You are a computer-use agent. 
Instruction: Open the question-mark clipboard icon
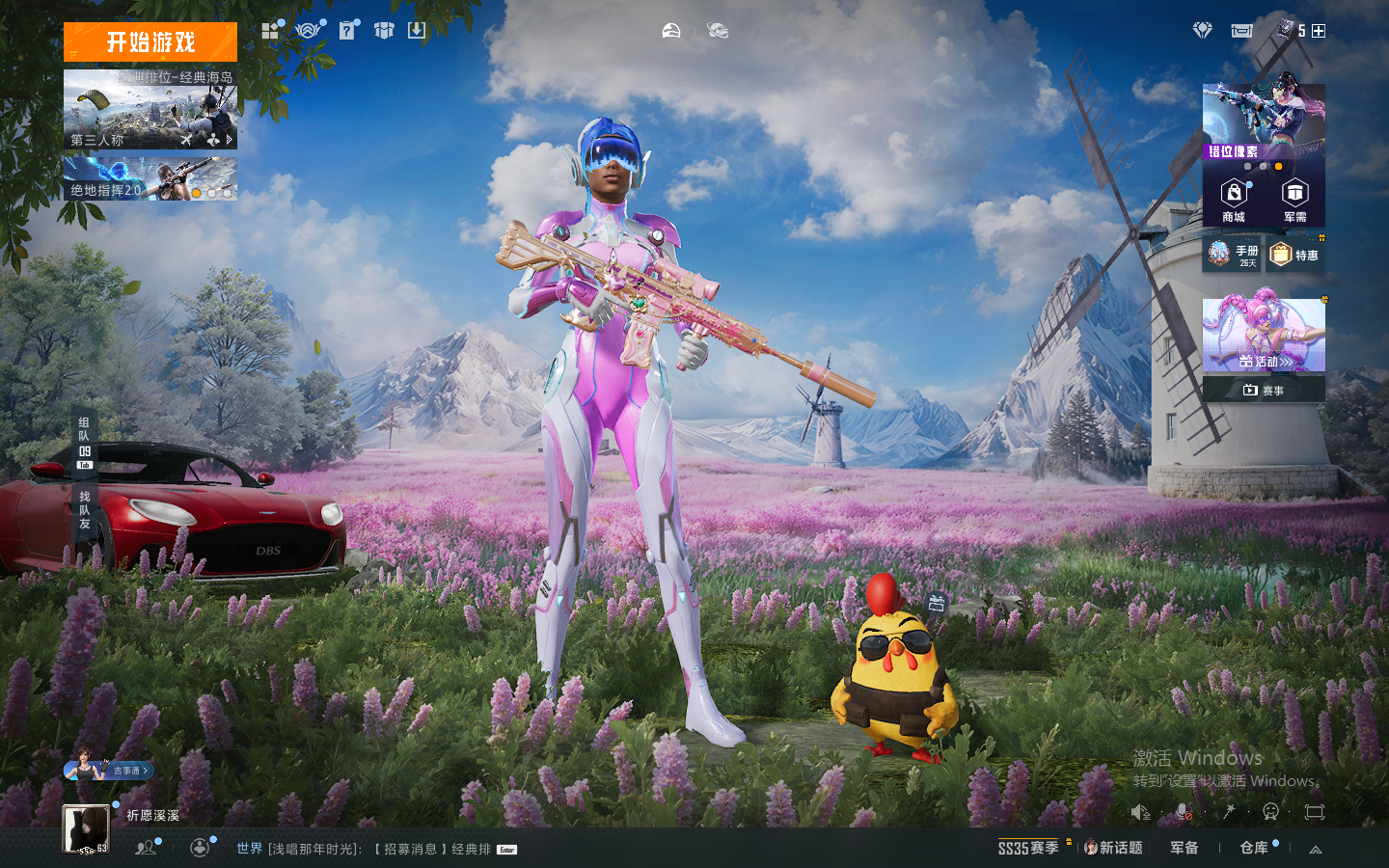346,31
